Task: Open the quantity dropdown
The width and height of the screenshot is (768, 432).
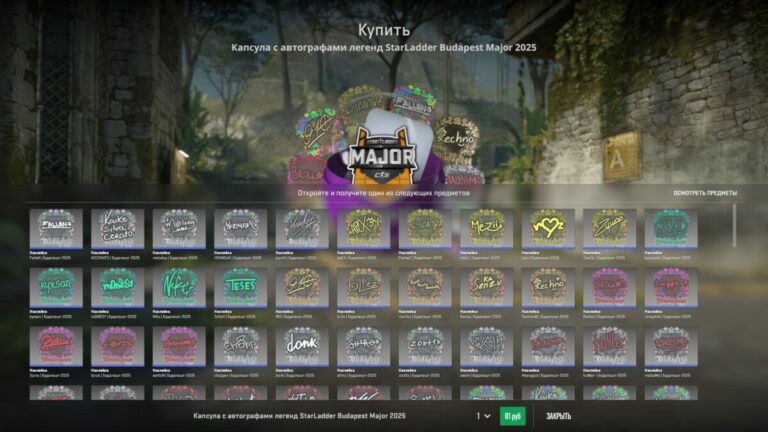Action: [x=483, y=416]
